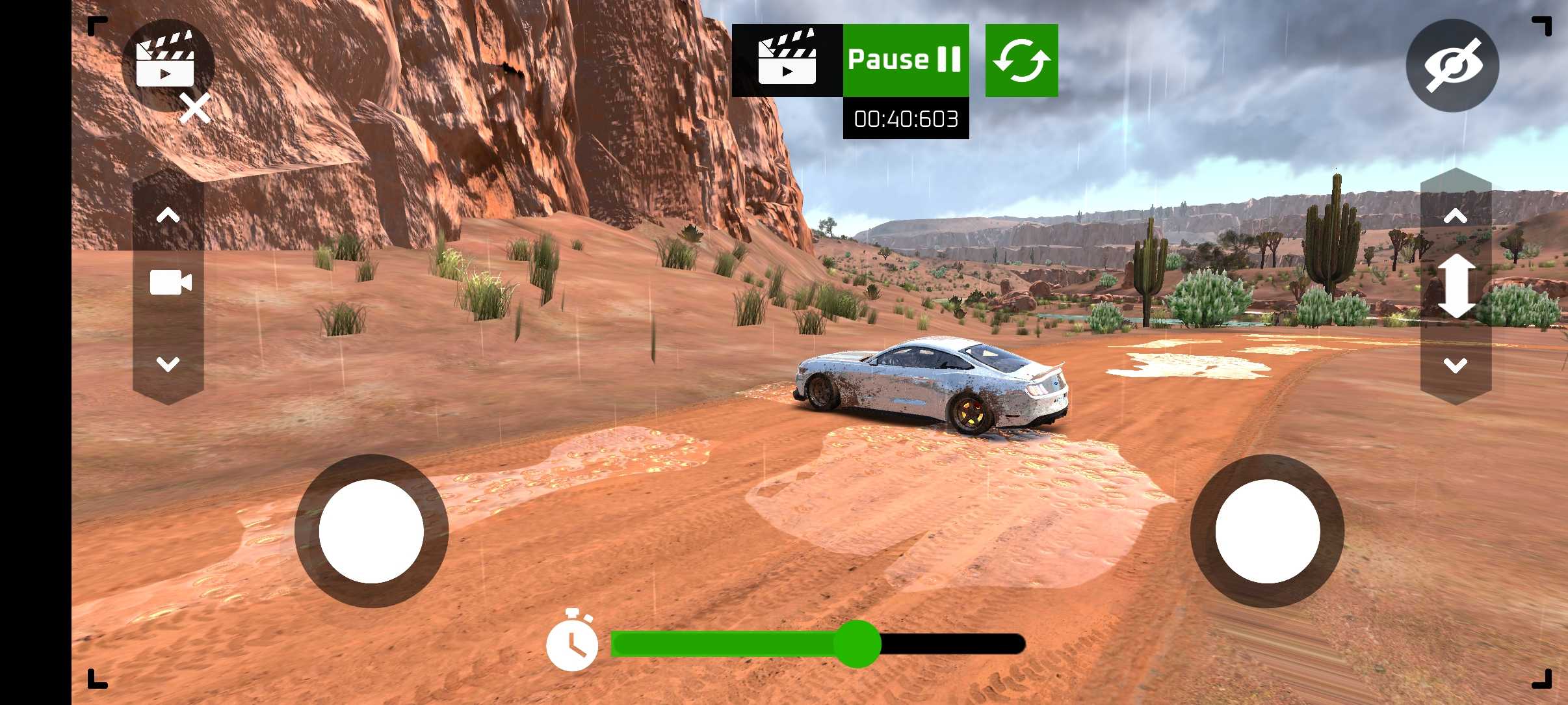The width and height of the screenshot is (1568, 705).
Task: Switch to the next camera with the down arrow below the camera icon
Action: 168,364
